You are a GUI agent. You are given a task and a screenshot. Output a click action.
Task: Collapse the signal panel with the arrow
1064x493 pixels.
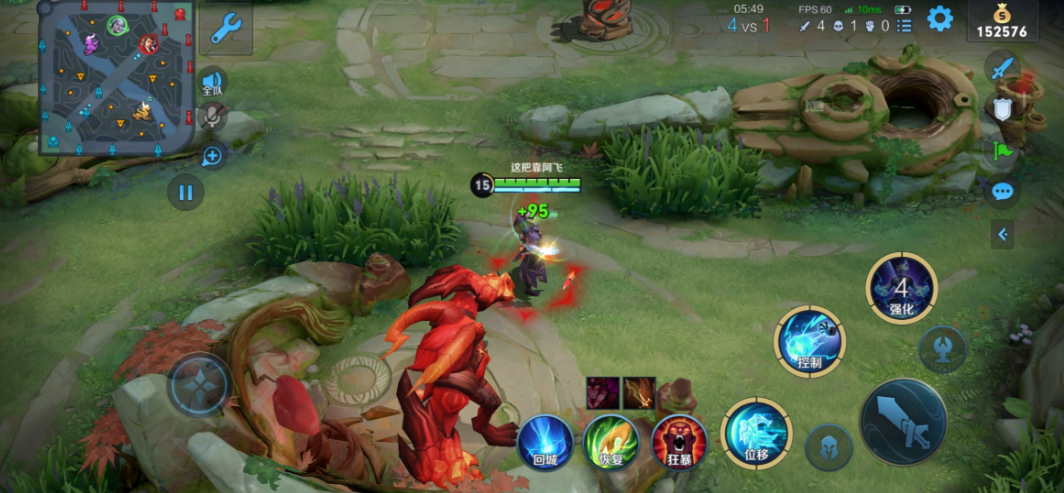[1002, 235]
